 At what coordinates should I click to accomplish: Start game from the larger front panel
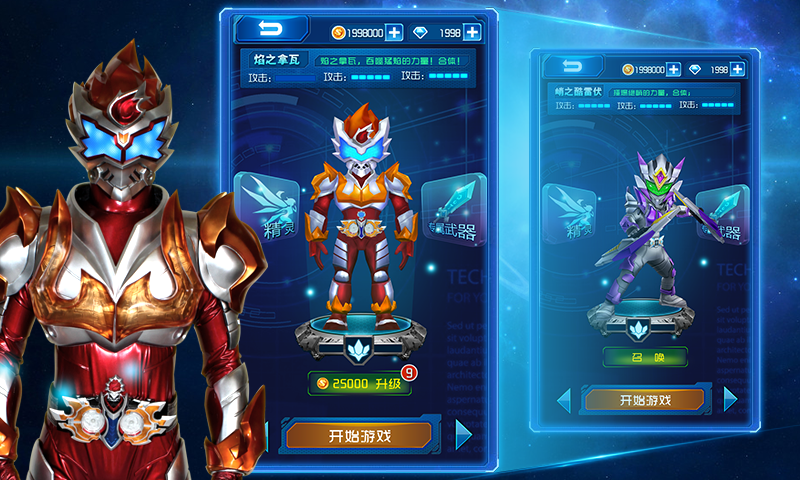pos(359,435)
